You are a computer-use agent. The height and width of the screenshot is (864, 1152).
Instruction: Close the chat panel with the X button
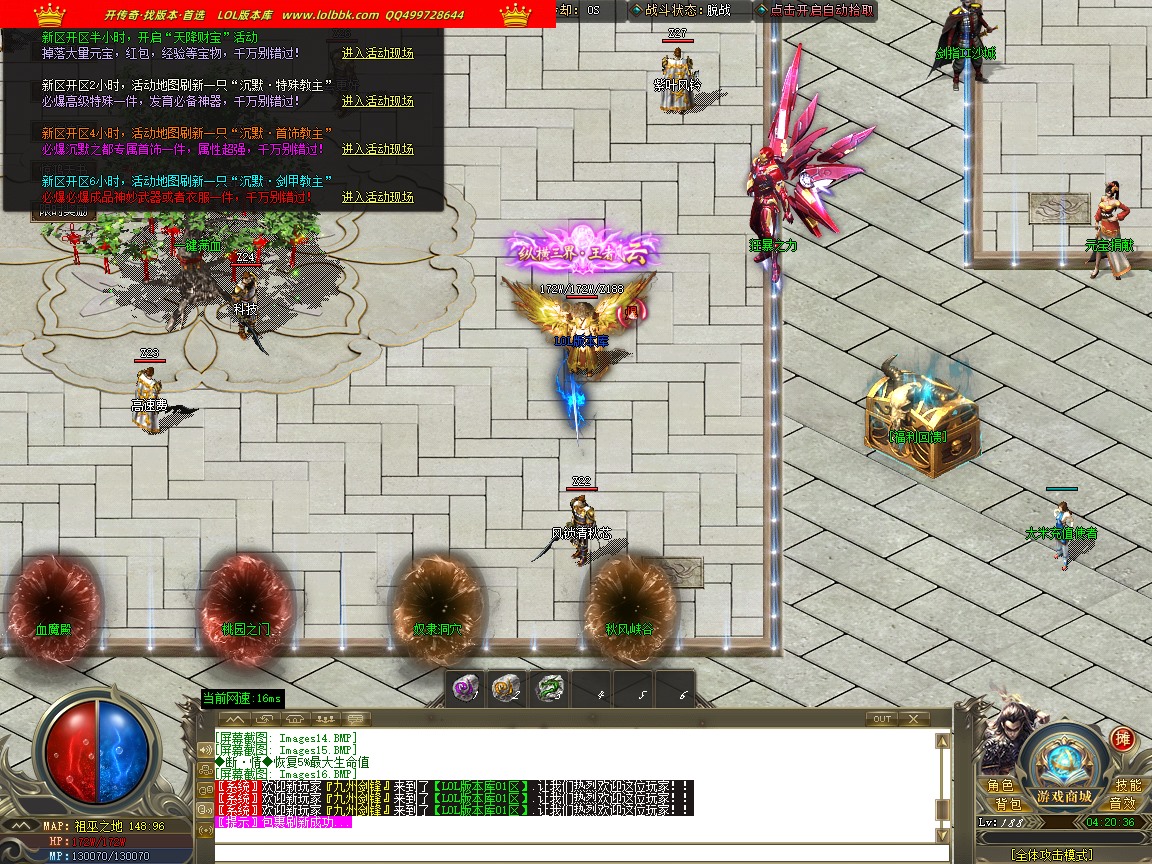pos(913,719)
